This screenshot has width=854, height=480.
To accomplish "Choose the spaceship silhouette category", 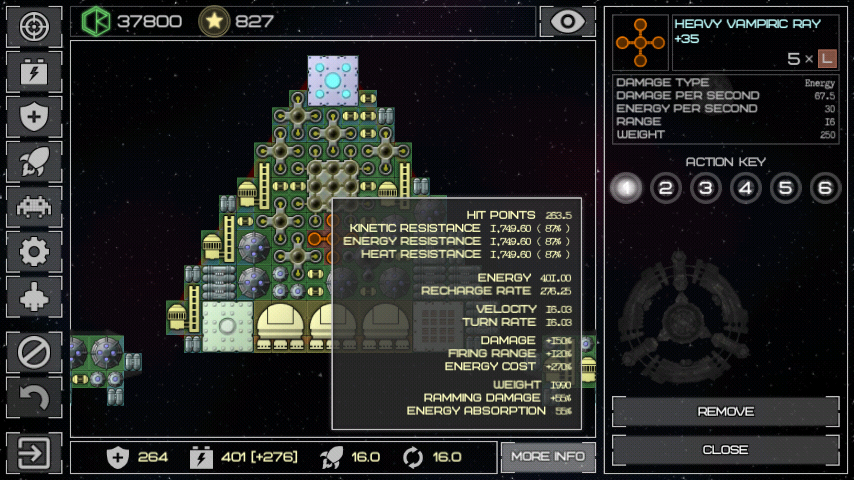I will click(34, 297).
